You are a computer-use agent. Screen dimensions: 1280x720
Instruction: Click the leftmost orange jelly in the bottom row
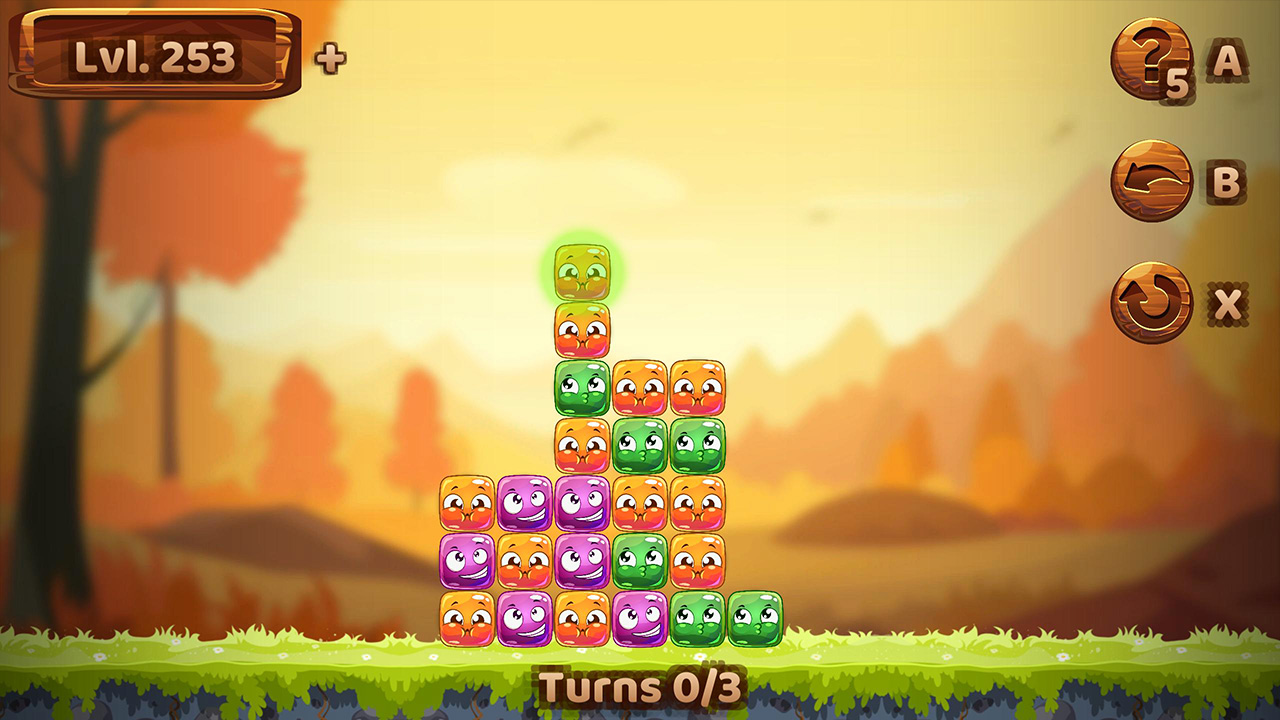[465, 620]
